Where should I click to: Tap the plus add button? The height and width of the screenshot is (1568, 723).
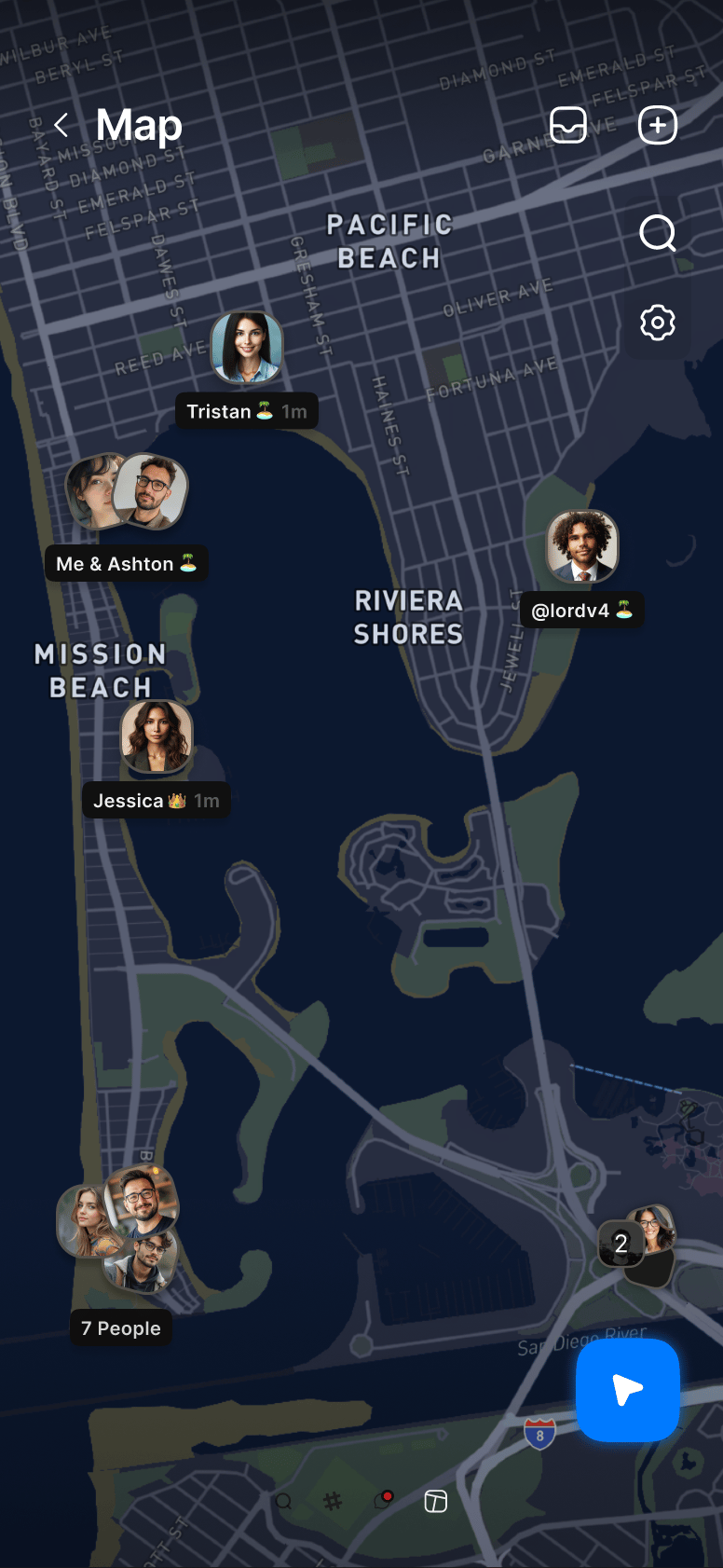point(658,125)
